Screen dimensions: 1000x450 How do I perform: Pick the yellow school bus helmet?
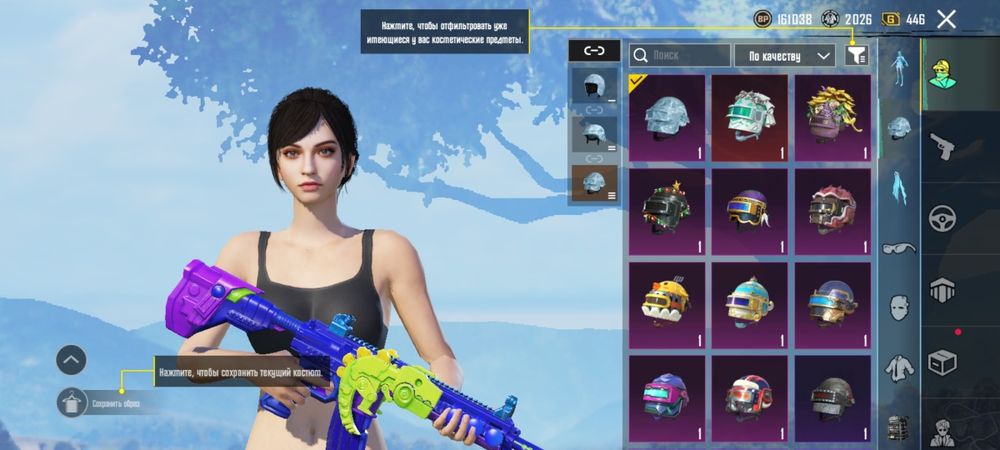tap(667, 304)
